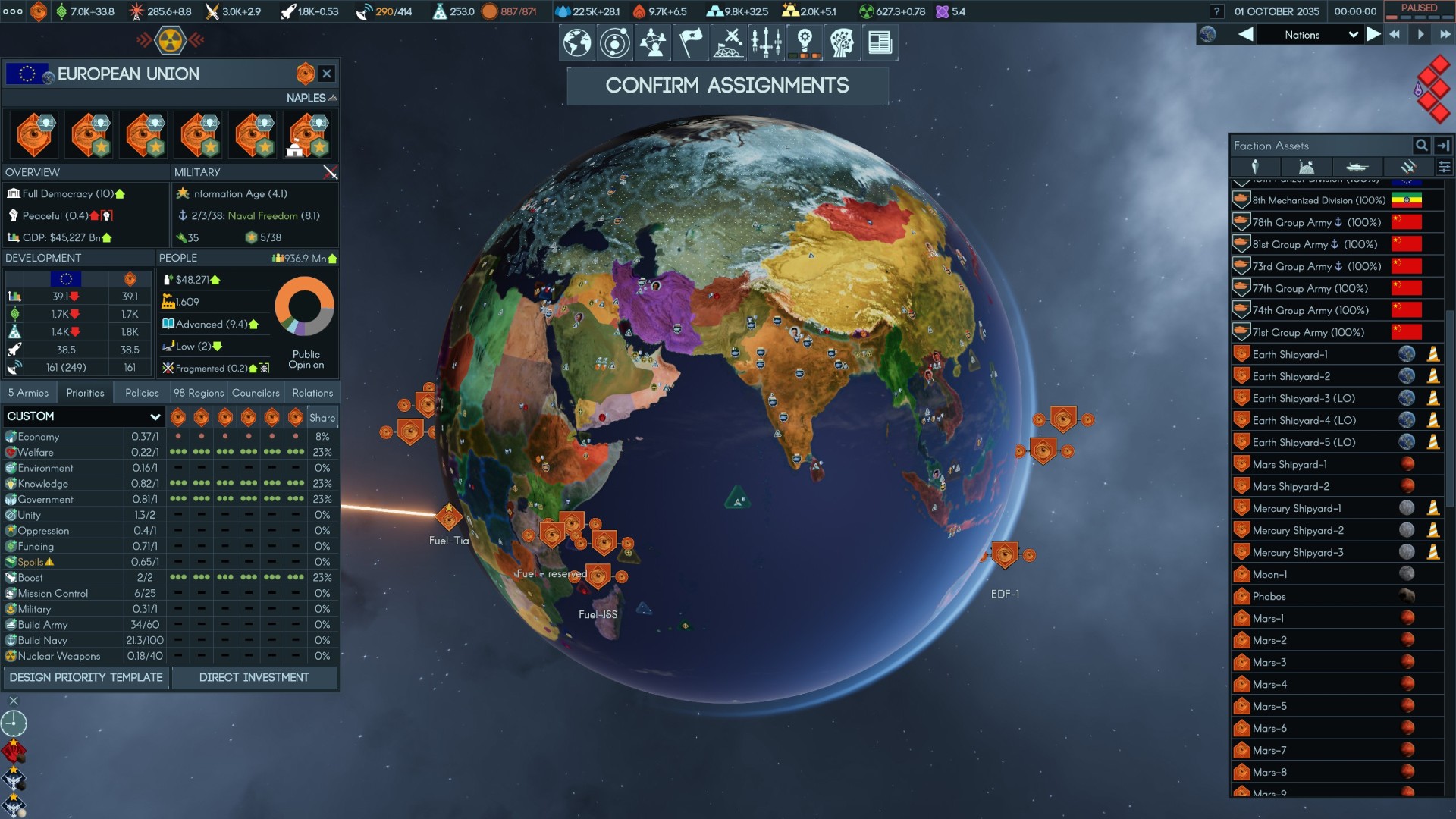Search faction assets with the magnifier

click(x=1421, y=146)
